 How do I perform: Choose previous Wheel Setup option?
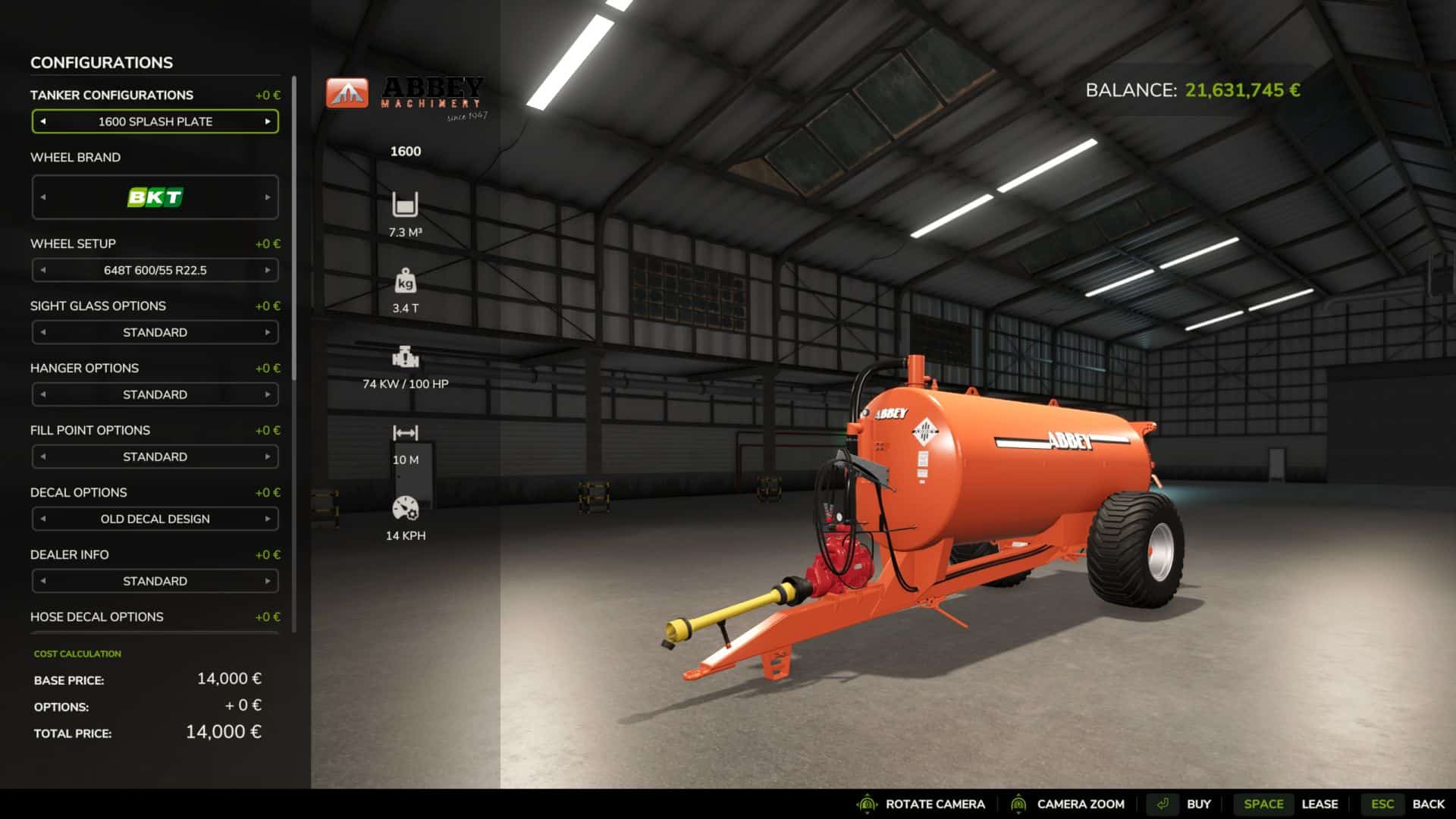pyautogui.click(x=43, y=270)
